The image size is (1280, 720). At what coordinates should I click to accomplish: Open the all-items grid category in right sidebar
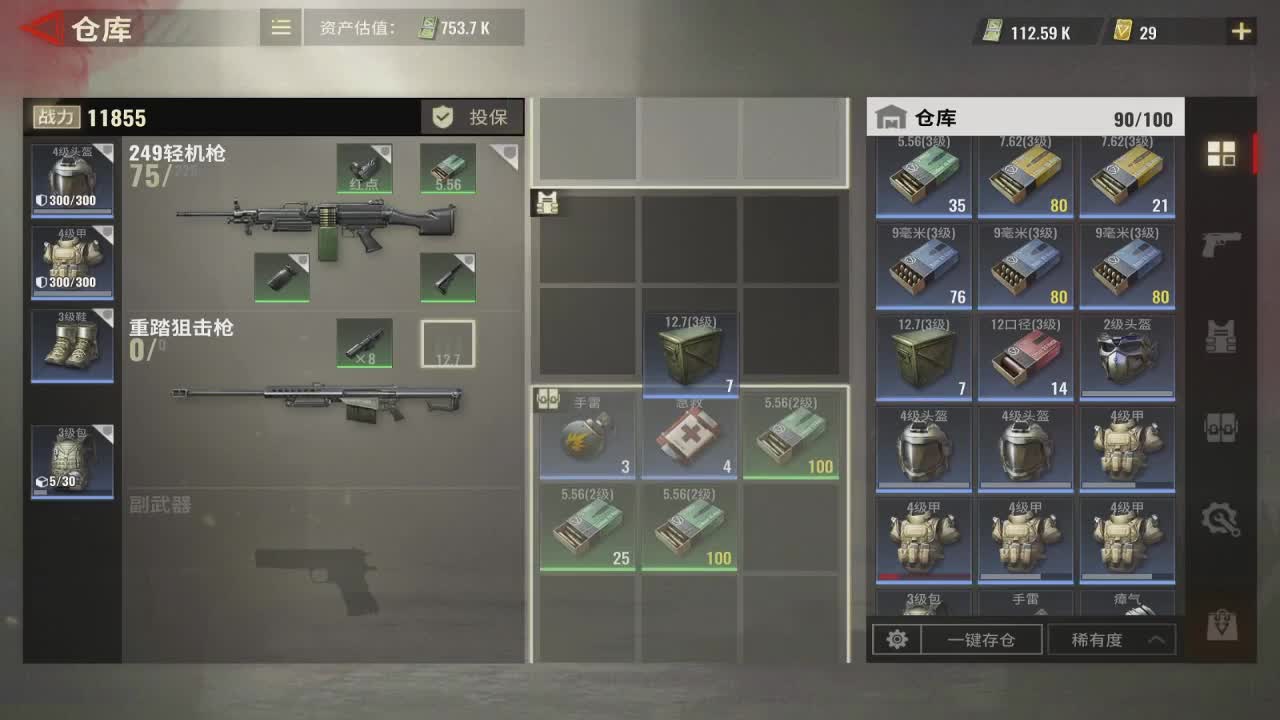pos(1221,155)
